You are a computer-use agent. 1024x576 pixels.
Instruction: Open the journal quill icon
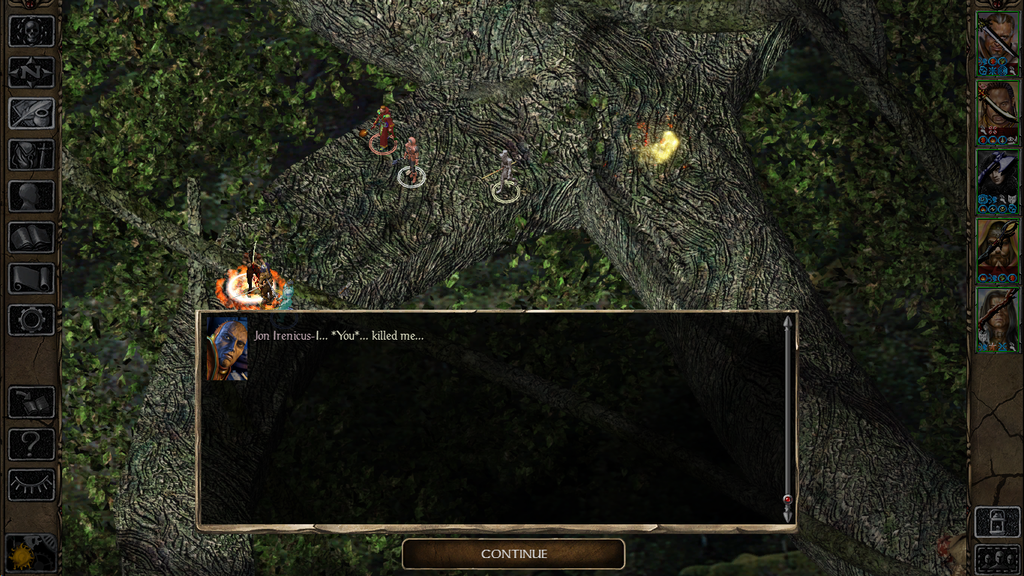31,113
